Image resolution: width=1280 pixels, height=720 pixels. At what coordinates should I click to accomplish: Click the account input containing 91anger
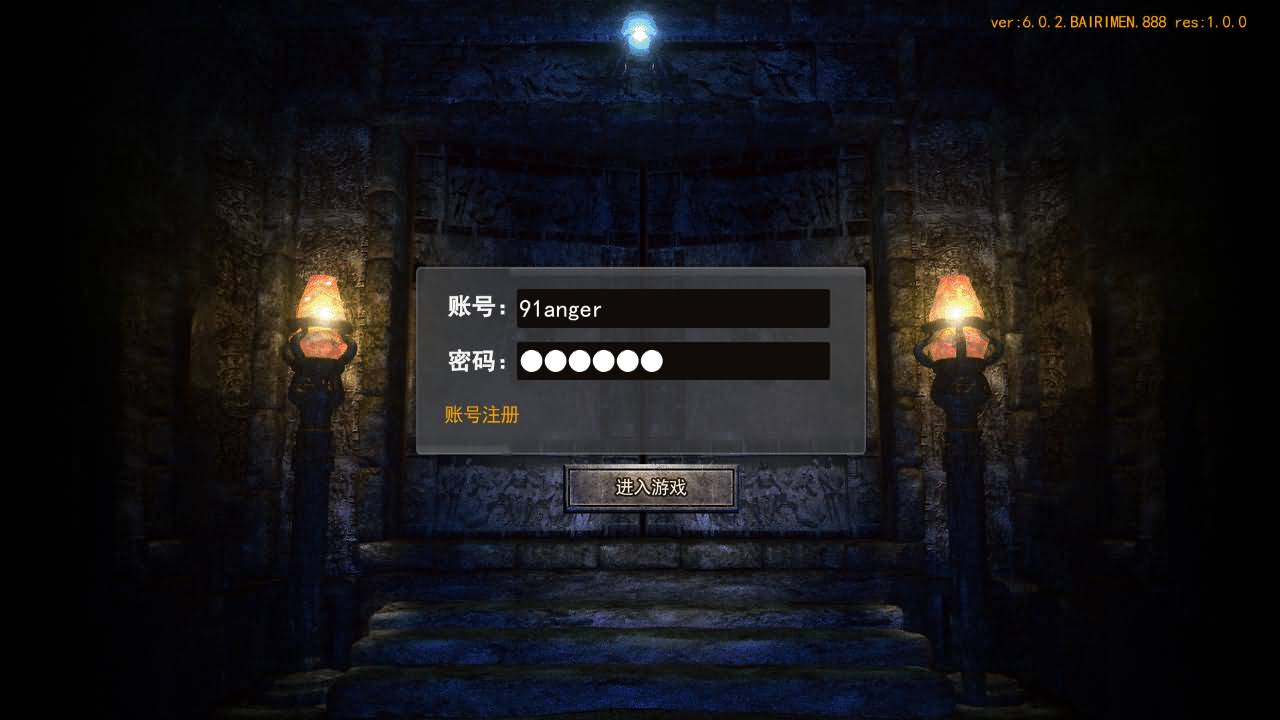(x=672, y=309)
